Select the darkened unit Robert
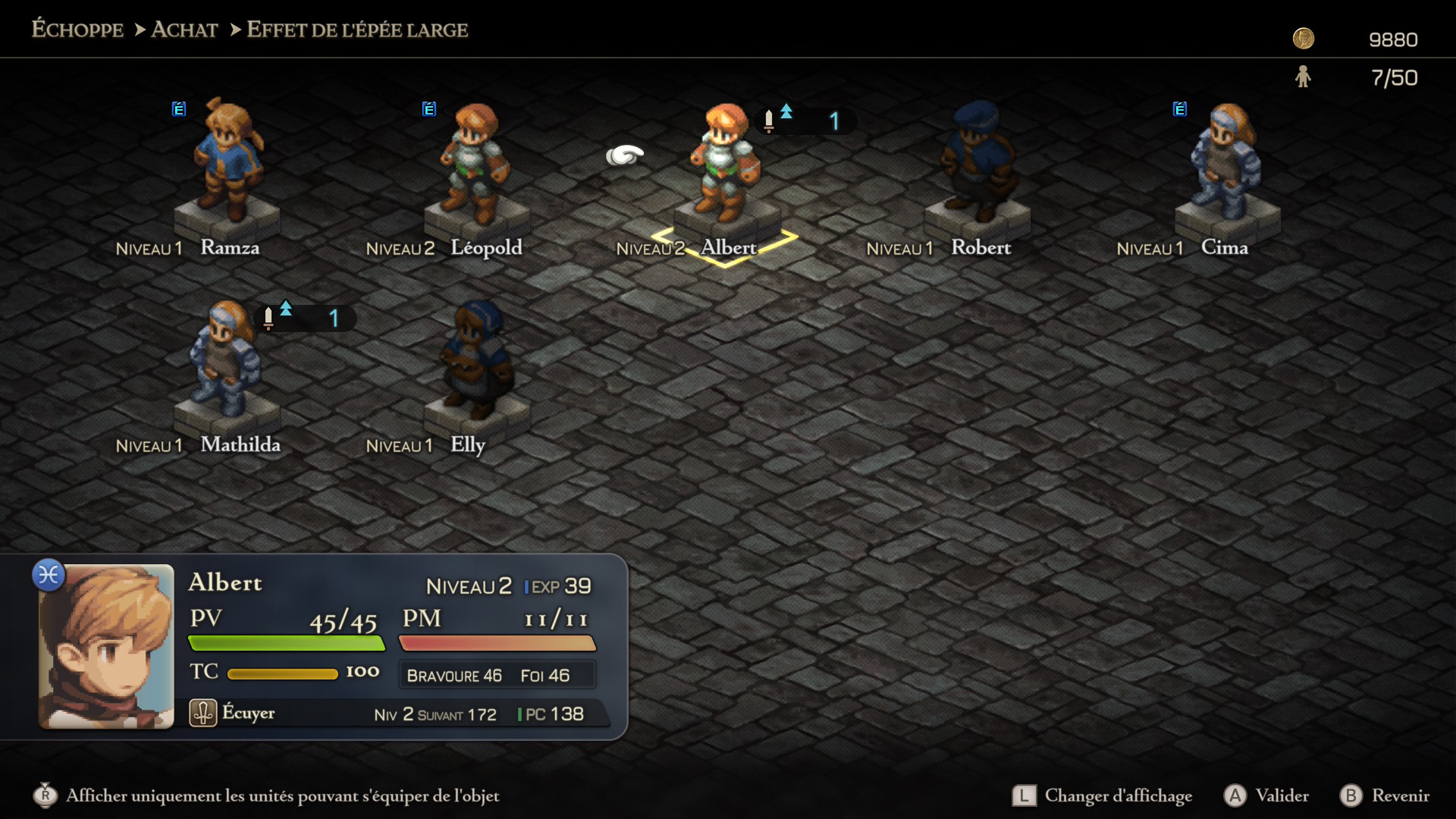 click(x=977, y=163)
